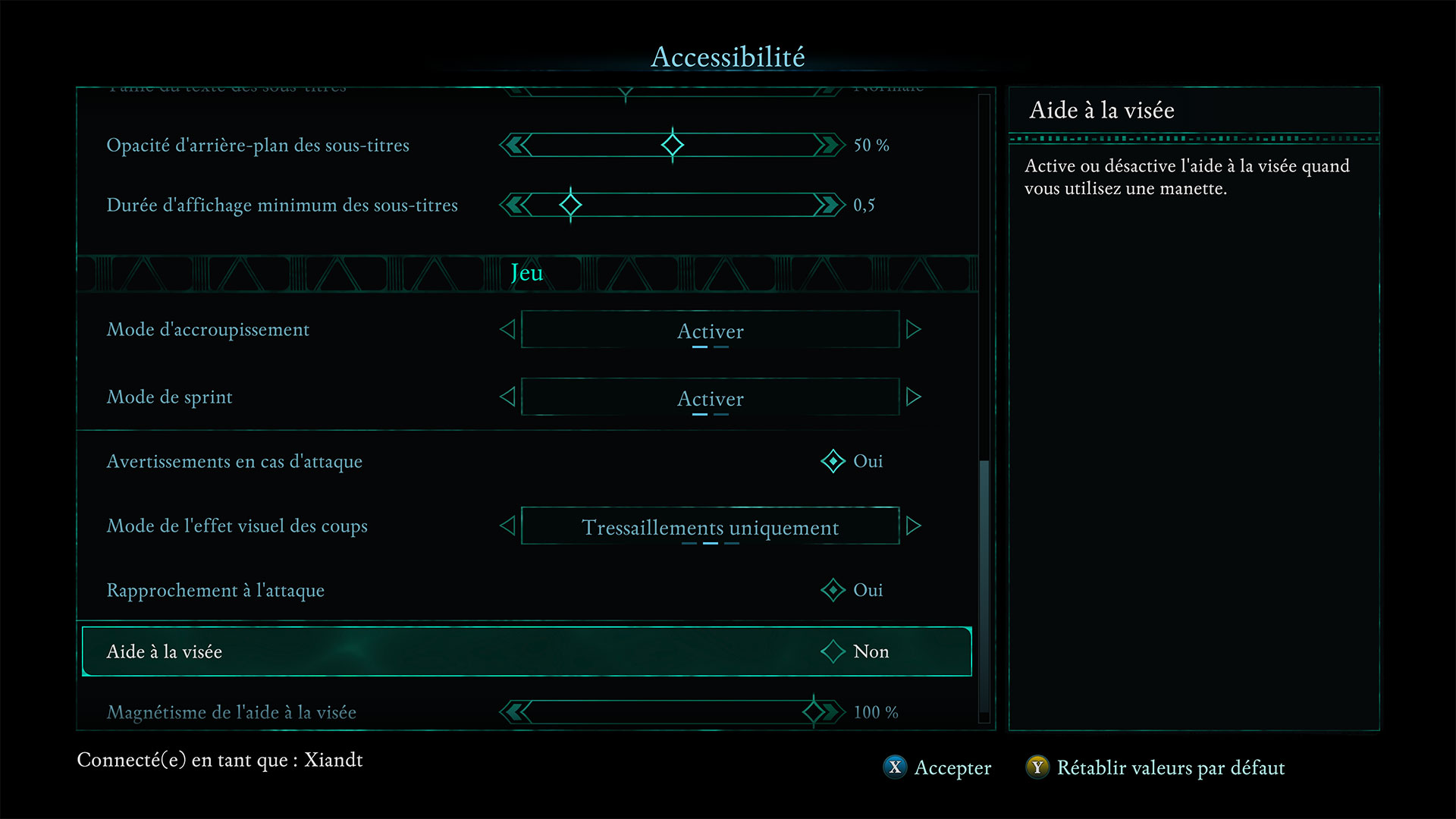Toggle Rapprochement à l'attaque option
The image size is (1456, 819).
pos(833,590)
